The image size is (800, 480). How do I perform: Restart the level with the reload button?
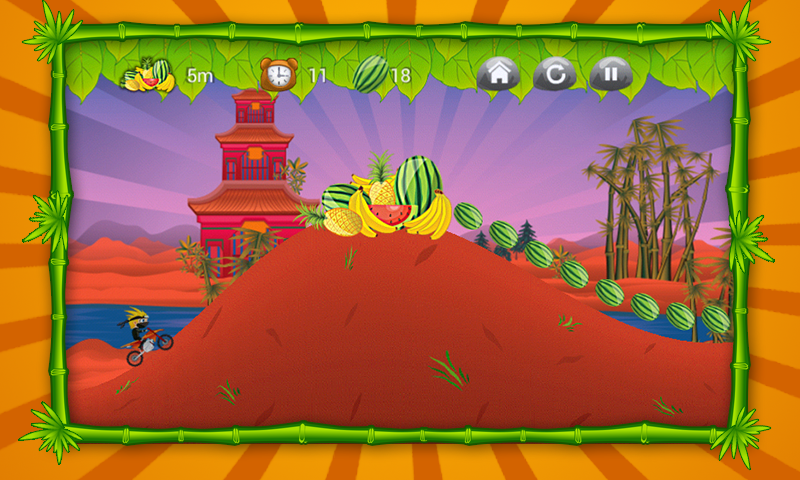(554, 74)
